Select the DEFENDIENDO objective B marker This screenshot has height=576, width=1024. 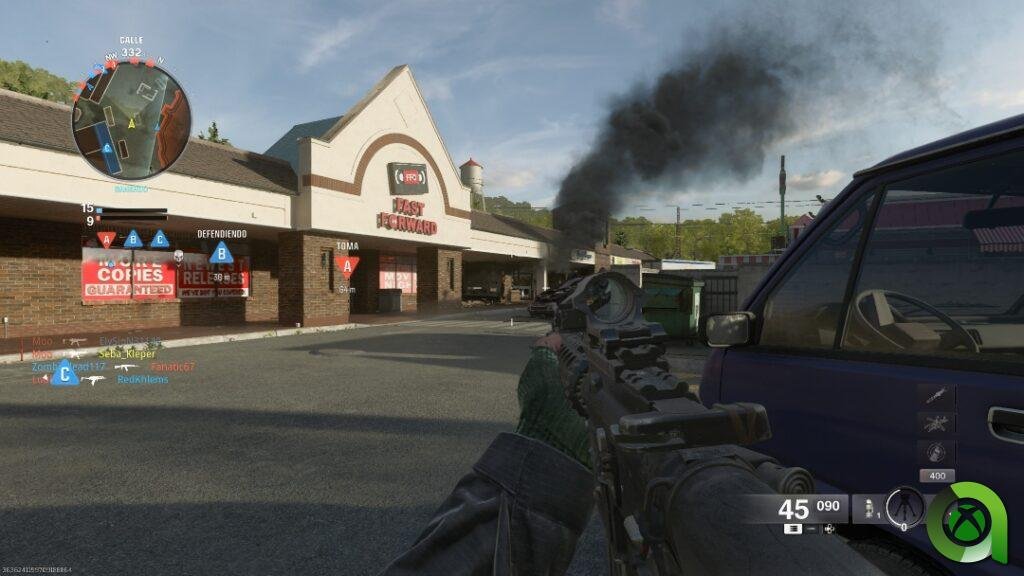(x=221, y=253)
